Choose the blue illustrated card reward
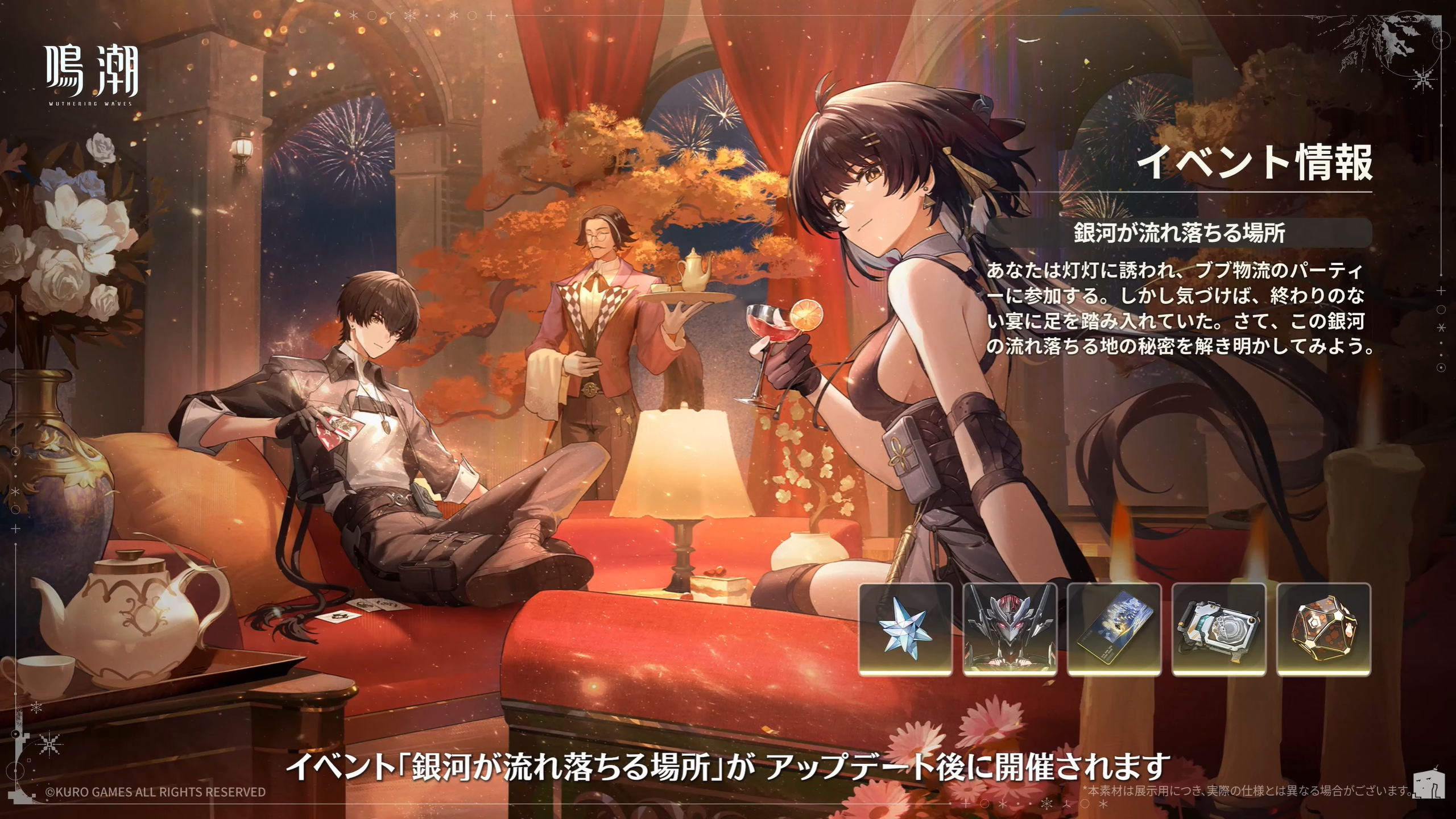This screenshot has height=819, width=1456. point(1114,629)
